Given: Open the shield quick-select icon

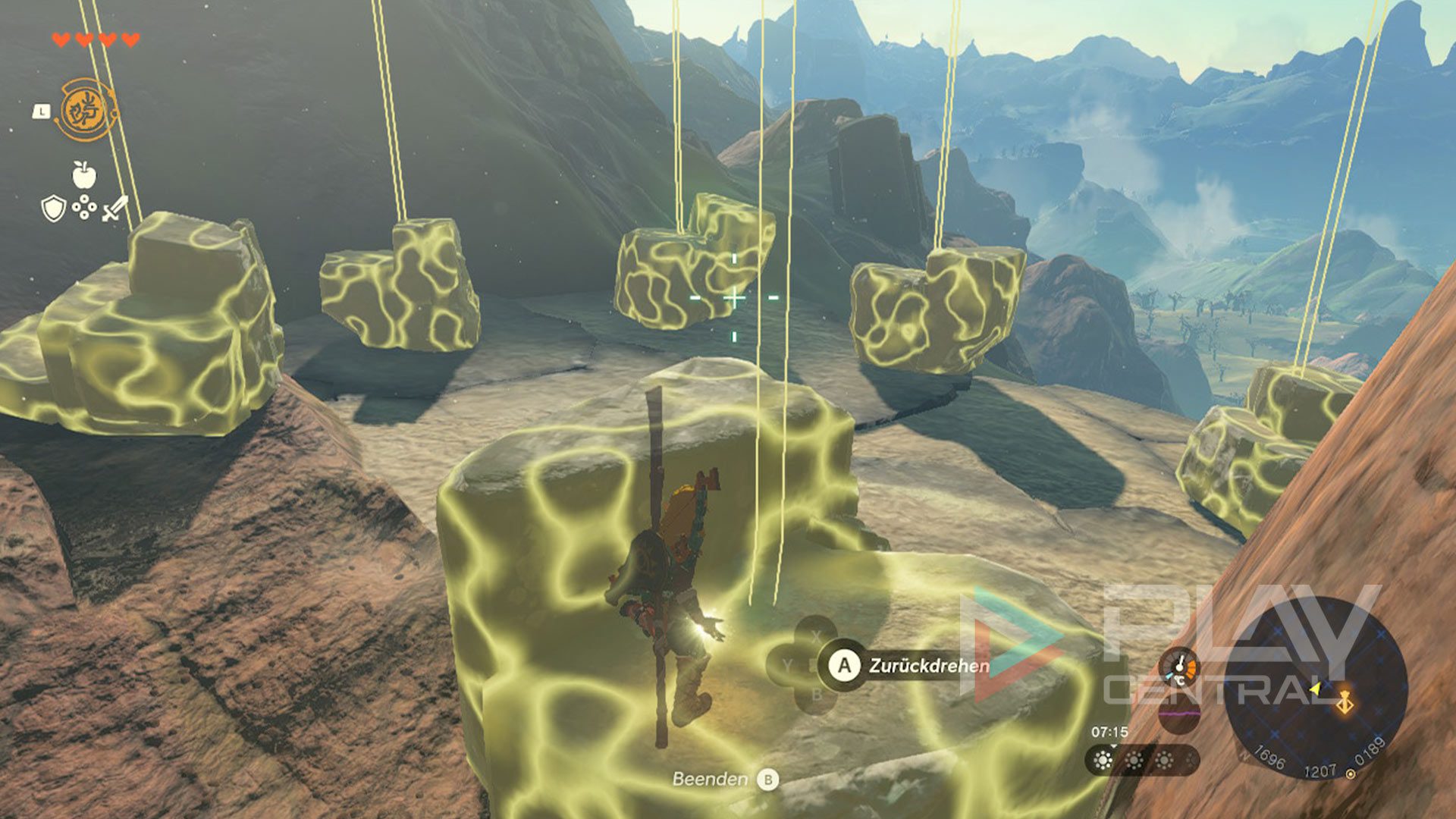Looking at the screenshot, I should (53, 208).
